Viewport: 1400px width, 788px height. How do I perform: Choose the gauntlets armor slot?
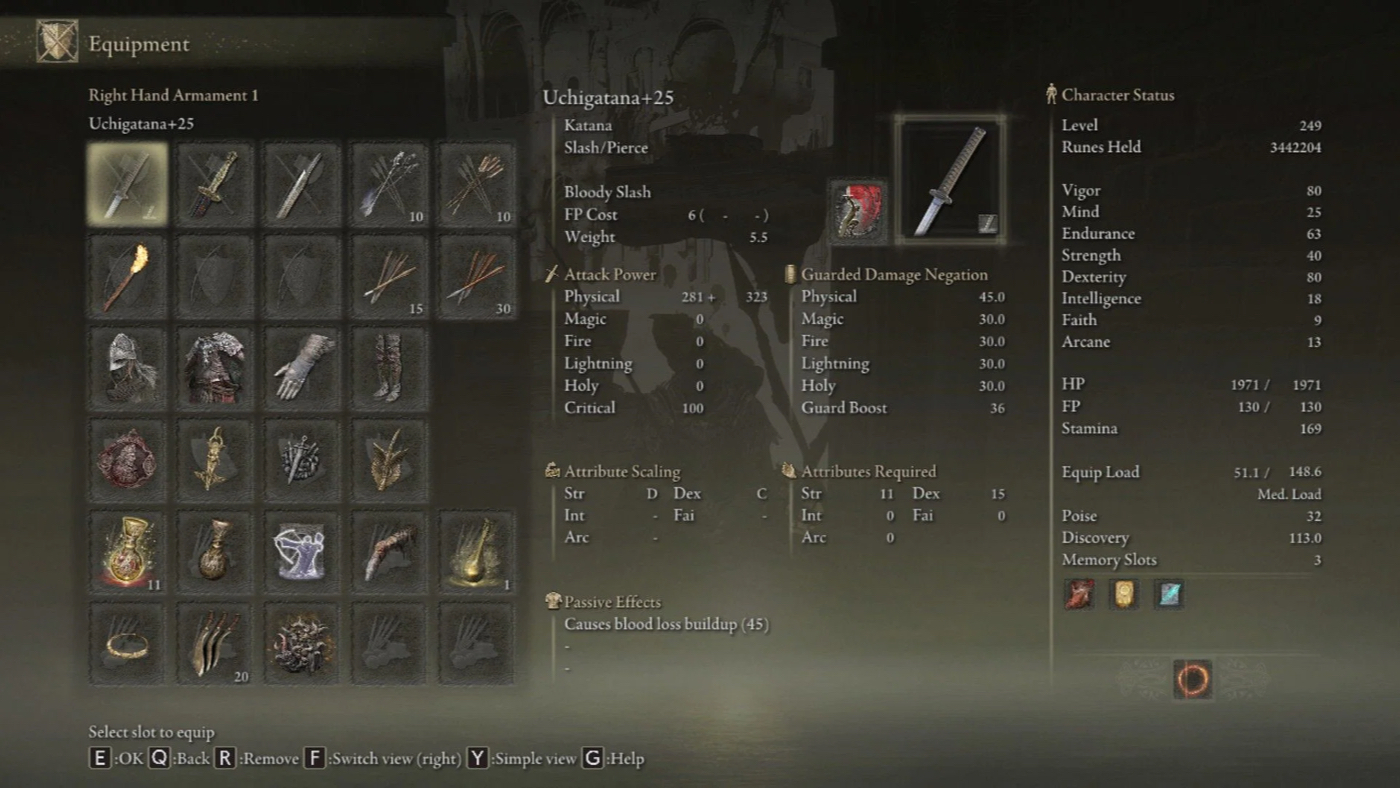coord(302,368)
